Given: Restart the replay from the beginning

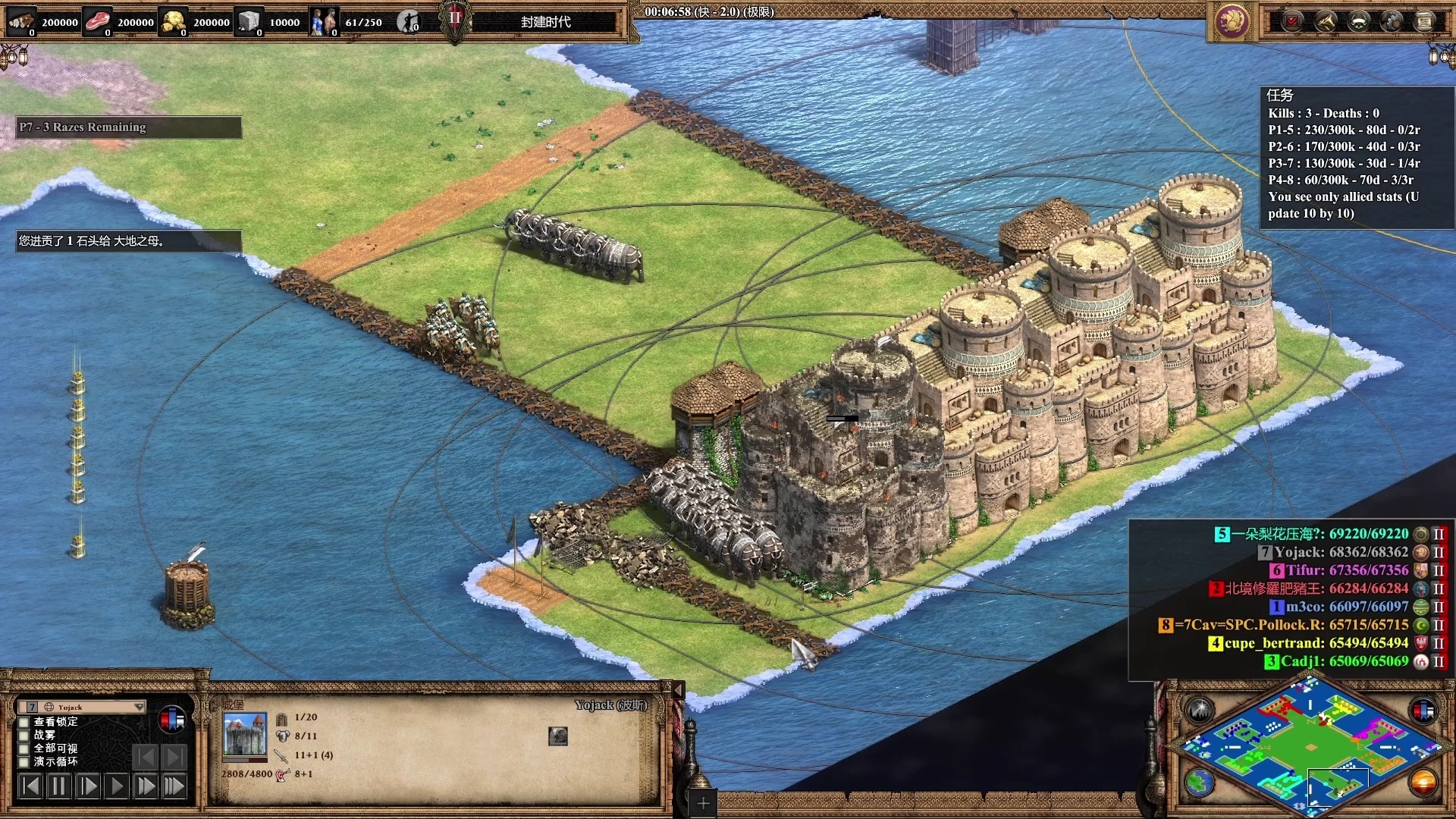Looking at the screenshot, I should tap(30, 786).
